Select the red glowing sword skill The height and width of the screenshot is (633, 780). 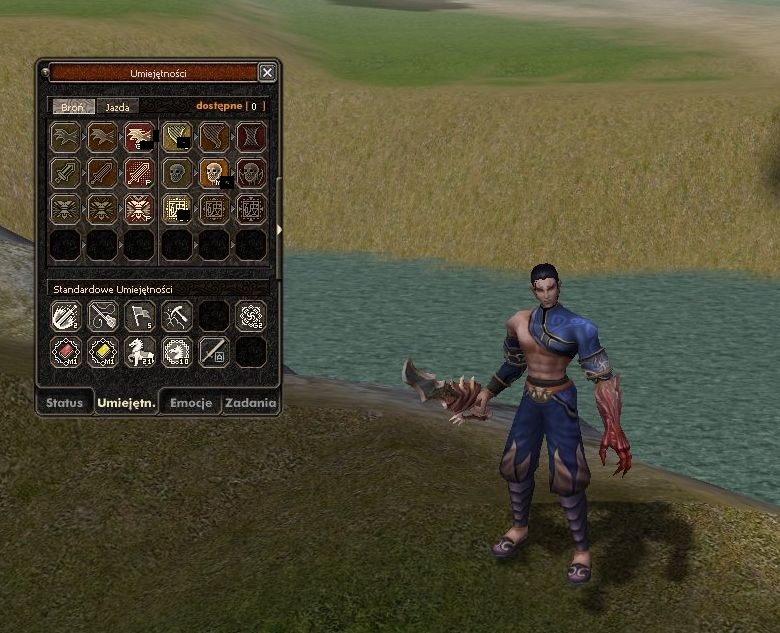pos(140,173)
